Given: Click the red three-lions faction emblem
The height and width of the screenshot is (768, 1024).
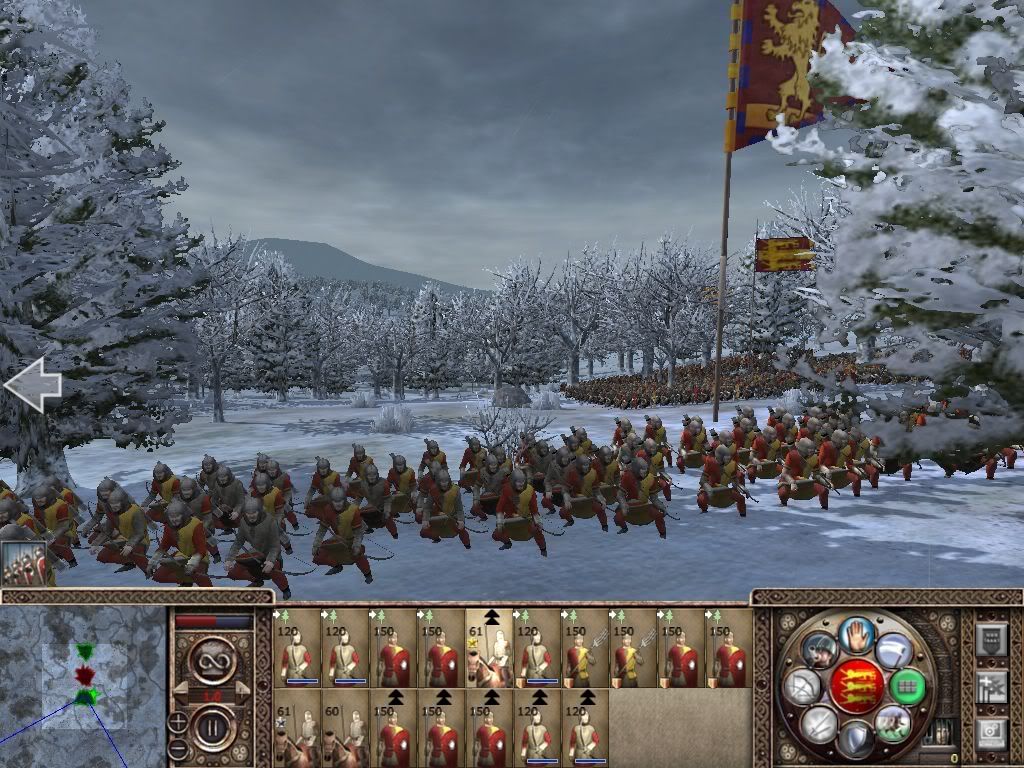Looking at the screenshot, I should (856, 686).
